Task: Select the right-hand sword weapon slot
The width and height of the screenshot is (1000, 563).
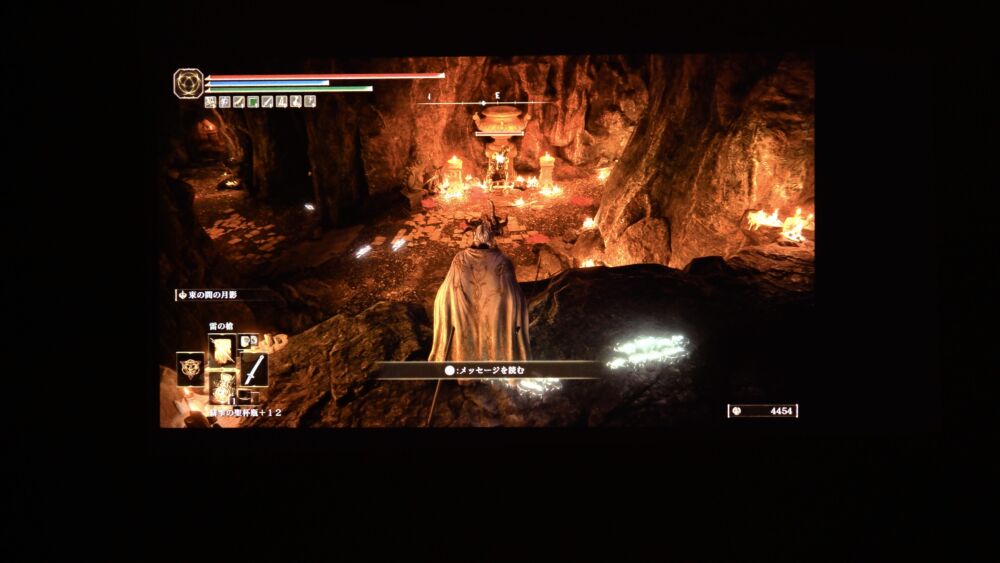Action: pos(254,368)
